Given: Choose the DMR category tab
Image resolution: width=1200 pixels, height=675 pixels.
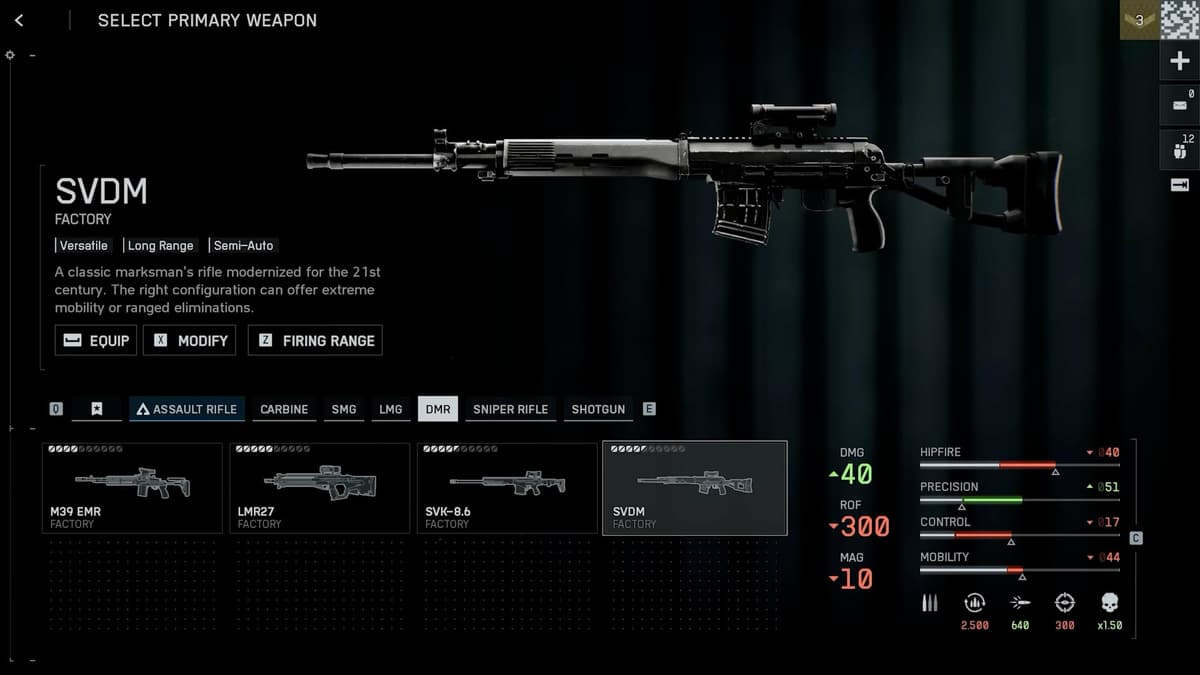Looking at the screenshot, I should 437,409.
